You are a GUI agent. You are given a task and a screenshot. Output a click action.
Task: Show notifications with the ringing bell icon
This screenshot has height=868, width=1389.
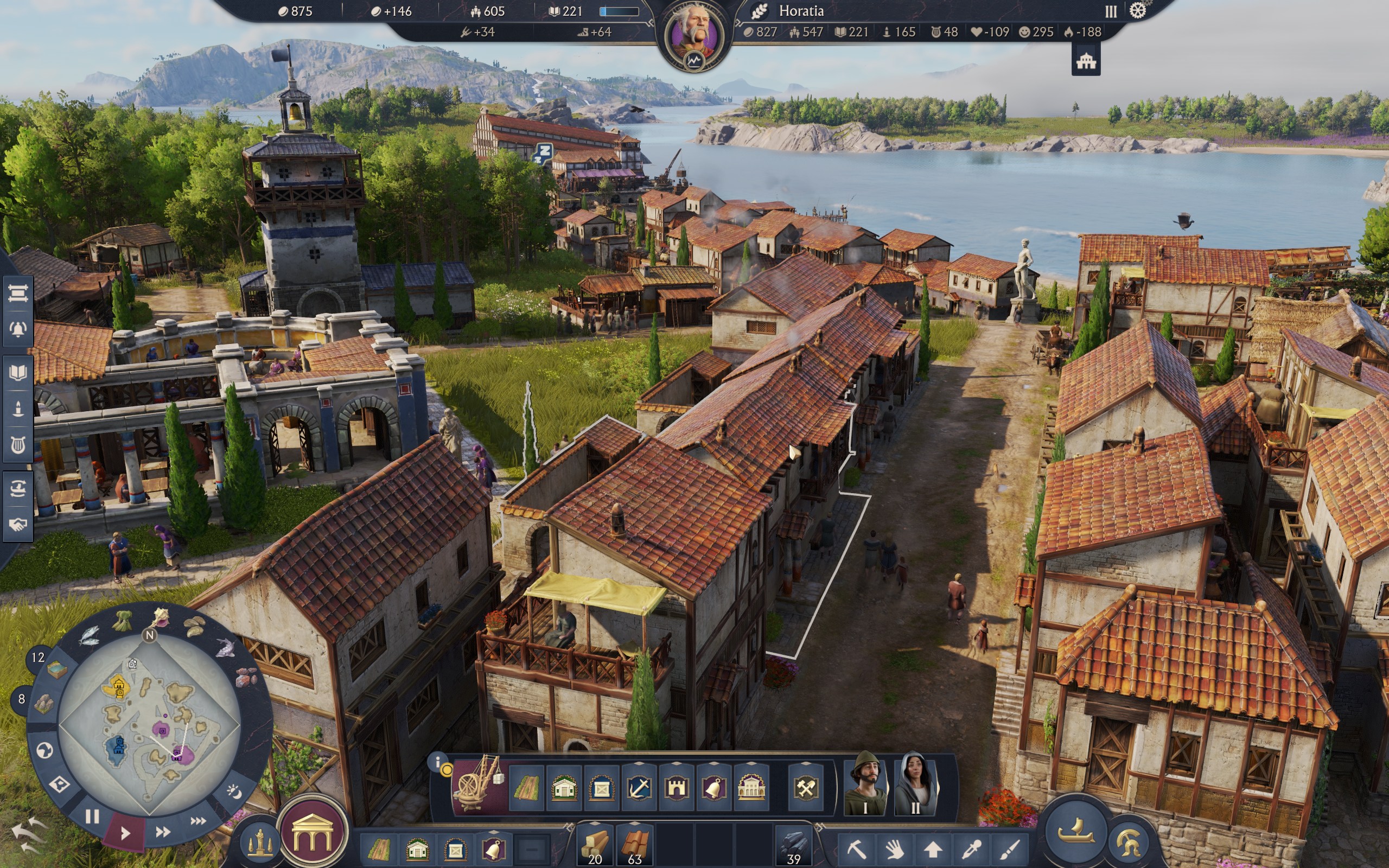[18, 329]
